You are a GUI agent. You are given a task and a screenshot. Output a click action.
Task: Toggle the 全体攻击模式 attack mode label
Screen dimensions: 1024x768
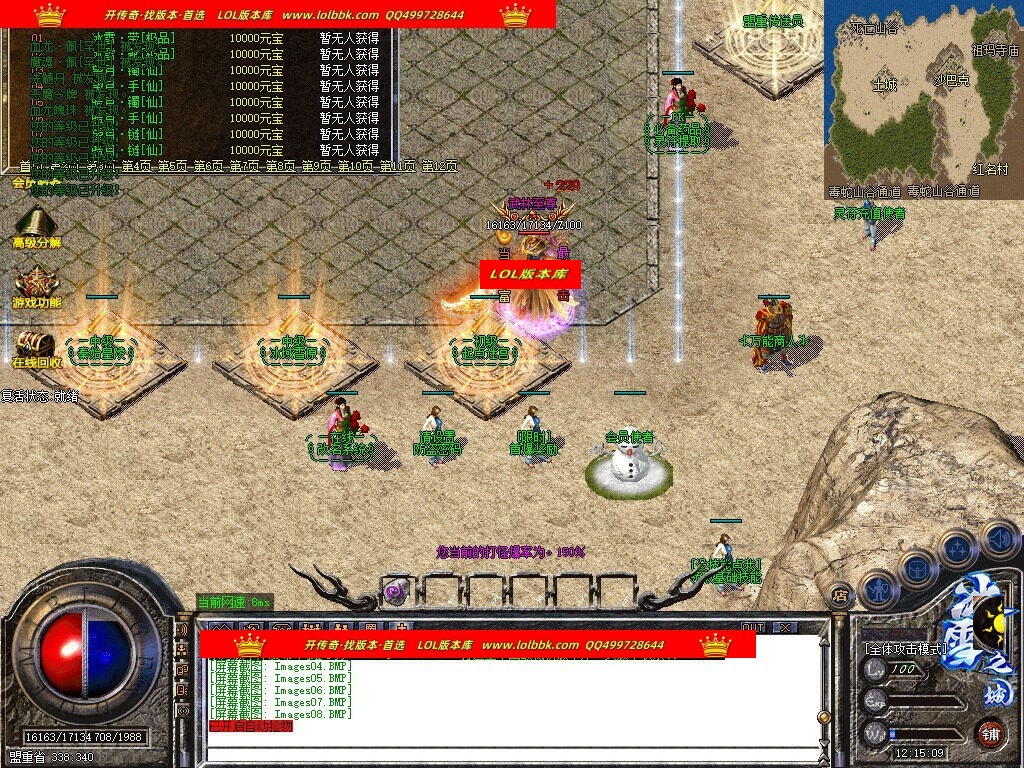pyautogui.click(x=905, y=648)
